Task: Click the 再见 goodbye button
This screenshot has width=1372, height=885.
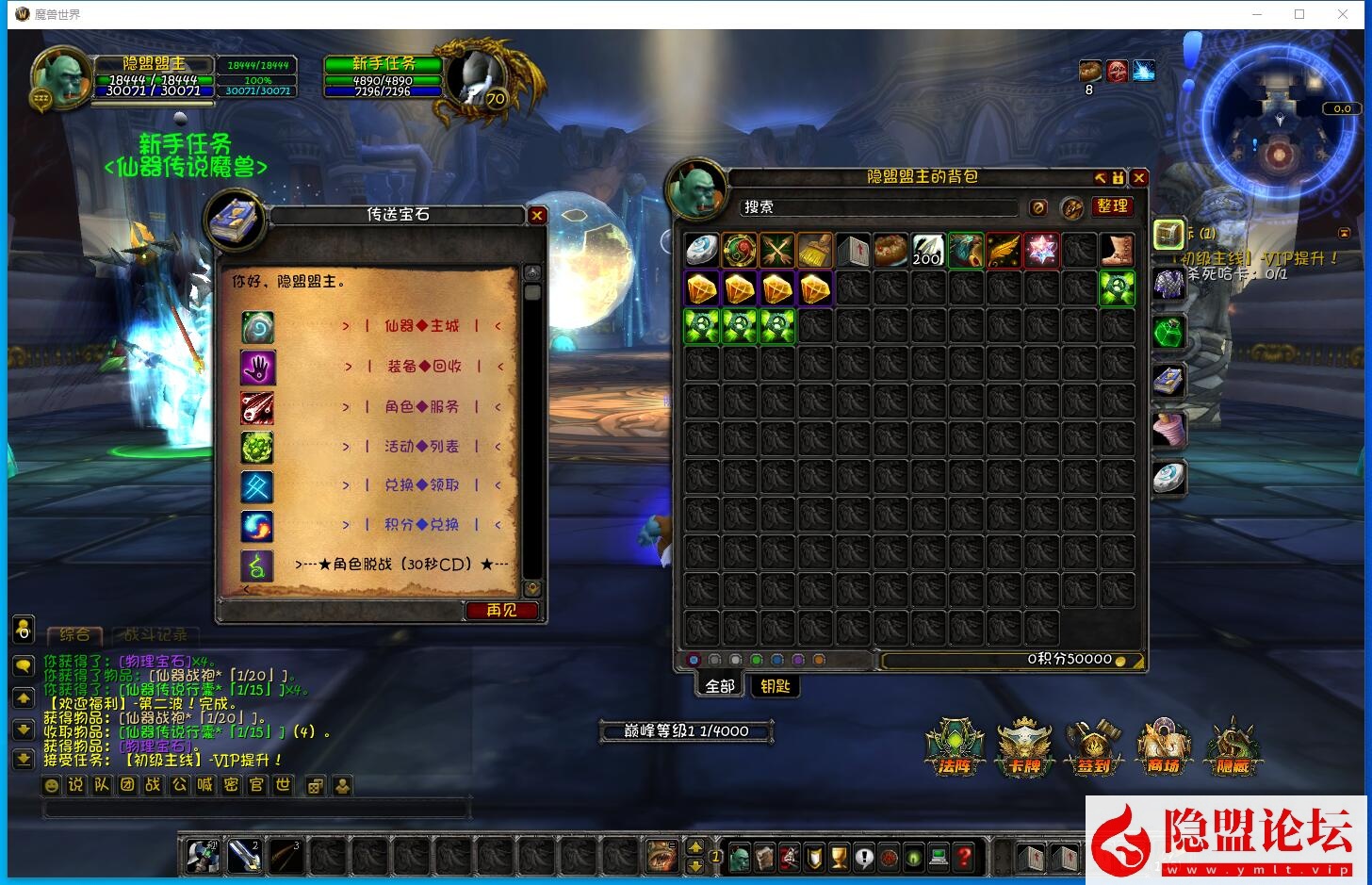Action: [501, 611]
